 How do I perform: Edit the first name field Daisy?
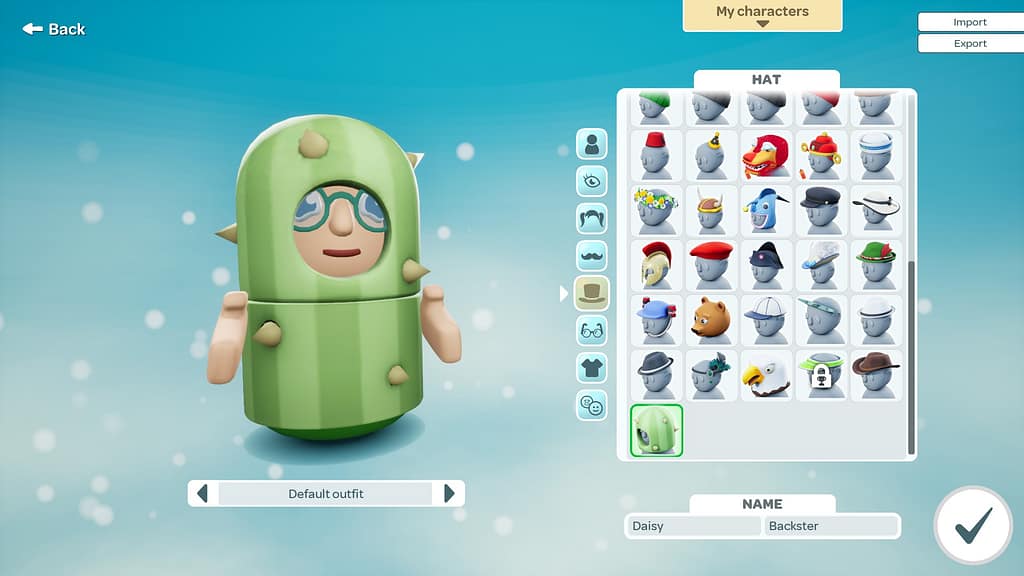[x=694, y=526]
